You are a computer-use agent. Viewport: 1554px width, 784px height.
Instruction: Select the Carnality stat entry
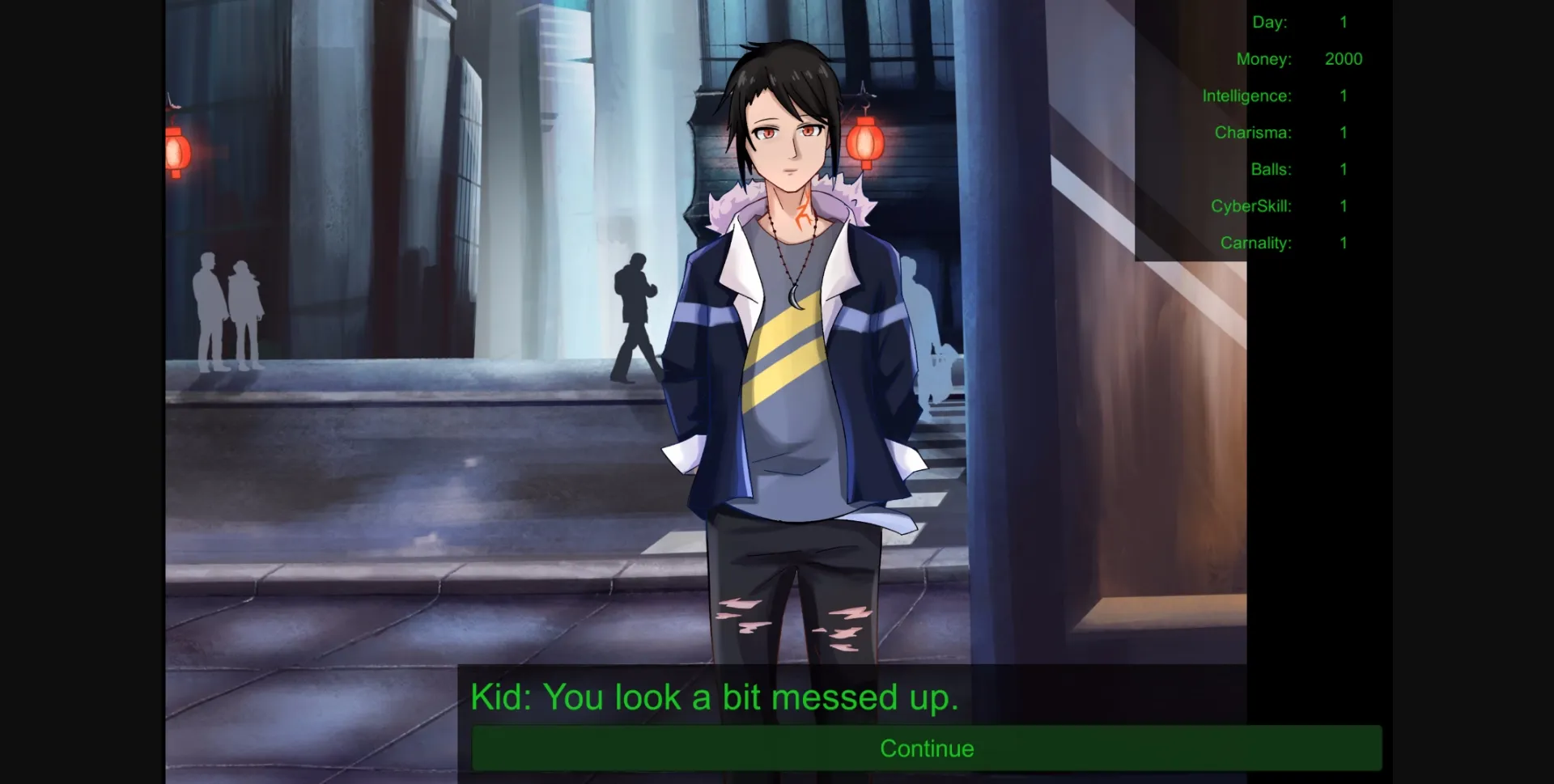click(1255, 242)
